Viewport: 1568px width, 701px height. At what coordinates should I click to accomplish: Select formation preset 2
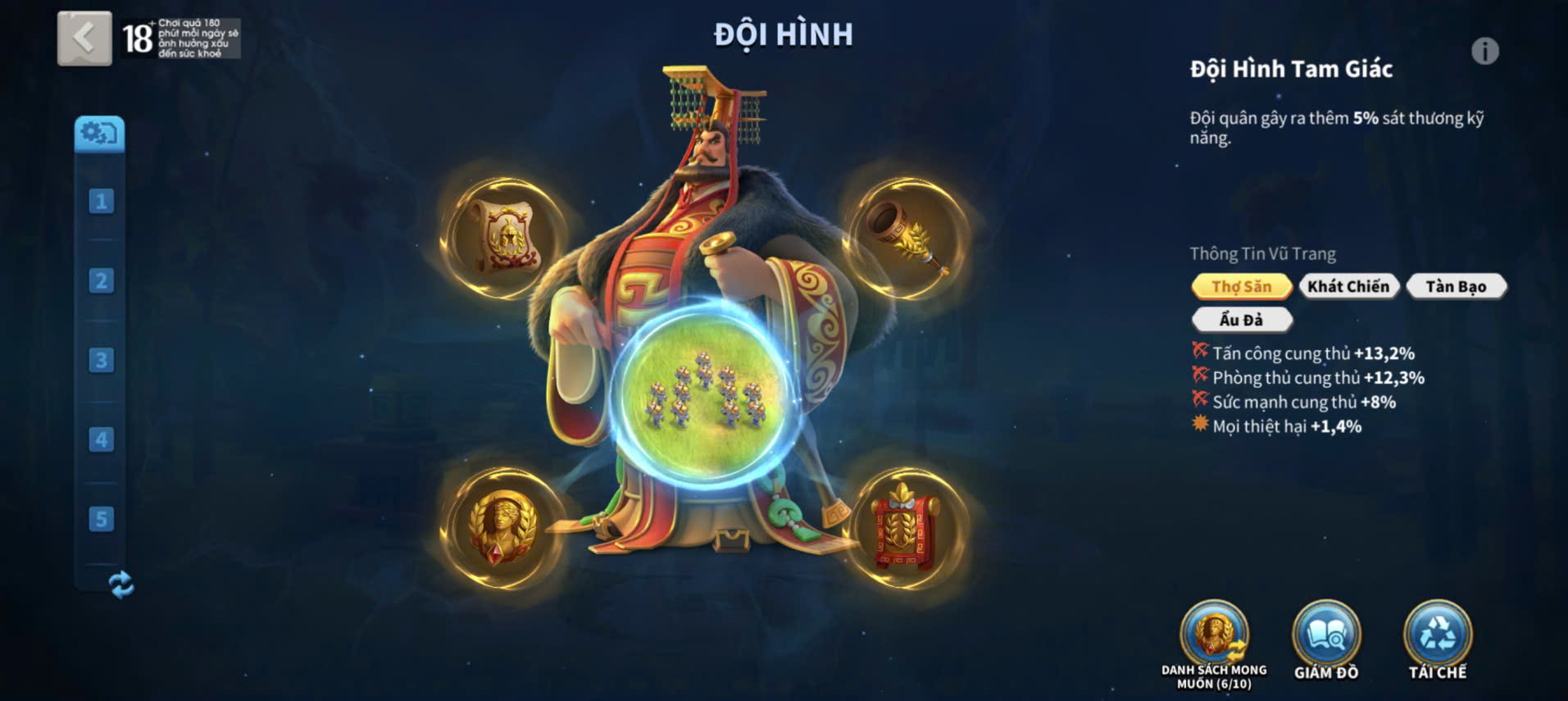point(101,280)
